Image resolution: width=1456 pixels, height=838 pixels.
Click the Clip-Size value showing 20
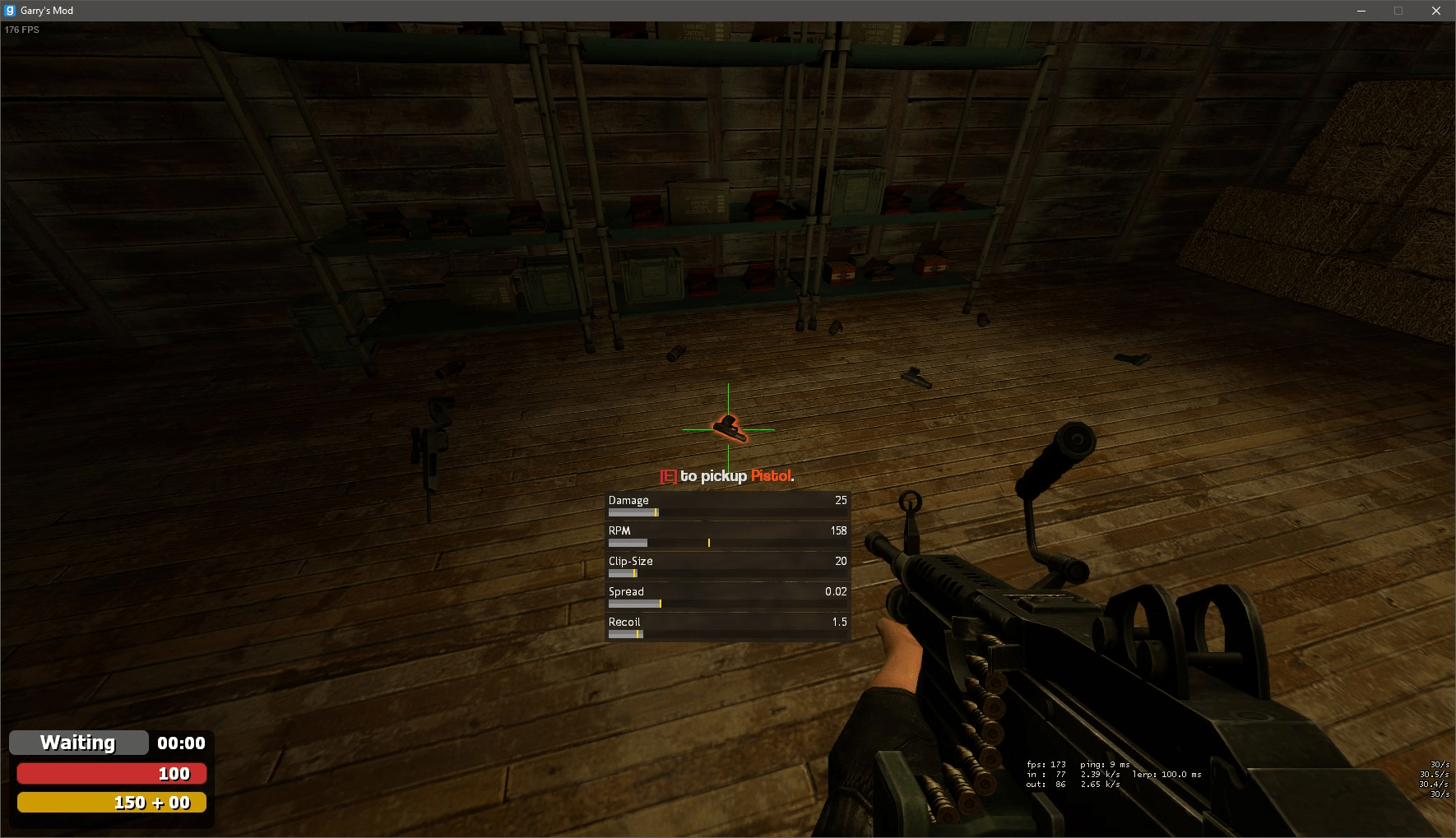click(840, 561)
